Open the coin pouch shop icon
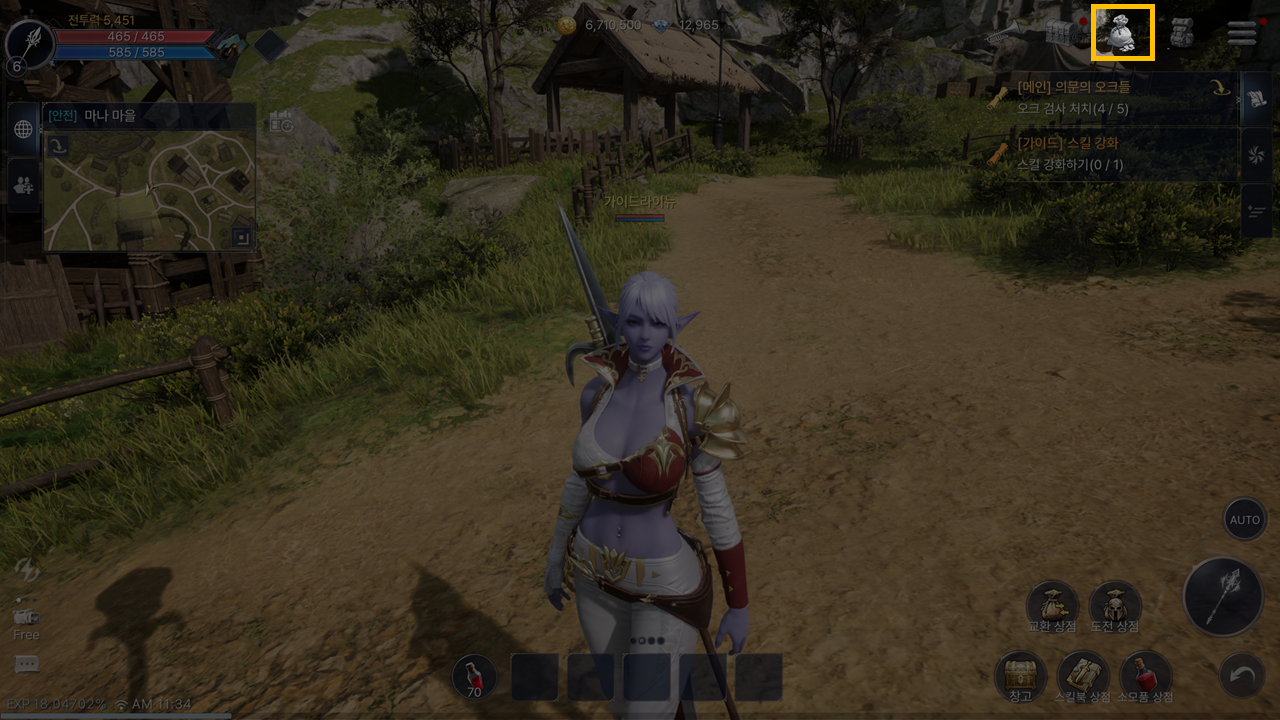This screenshot has height=720, width=1280. point(1122,33)
